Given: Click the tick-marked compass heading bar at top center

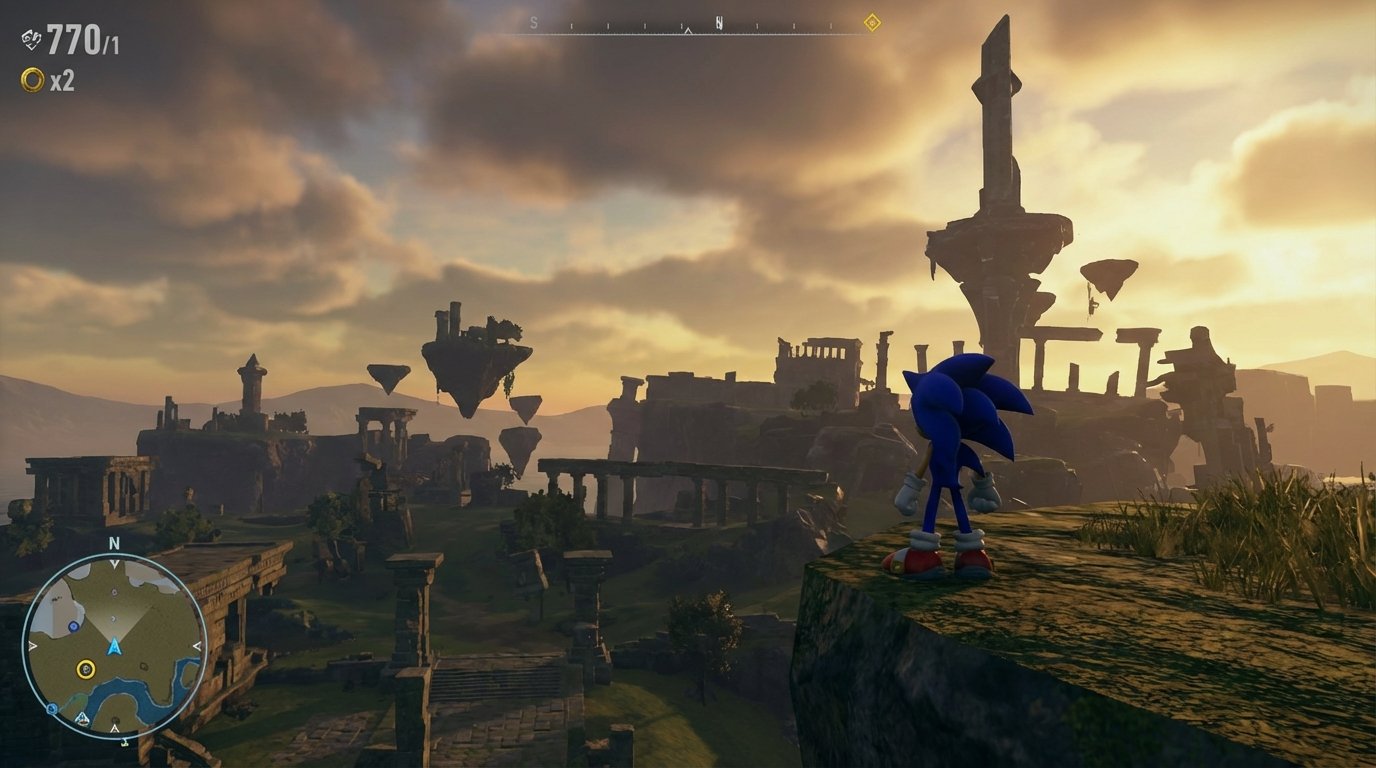Looking at the screenshot, I should tap(690, 25).
